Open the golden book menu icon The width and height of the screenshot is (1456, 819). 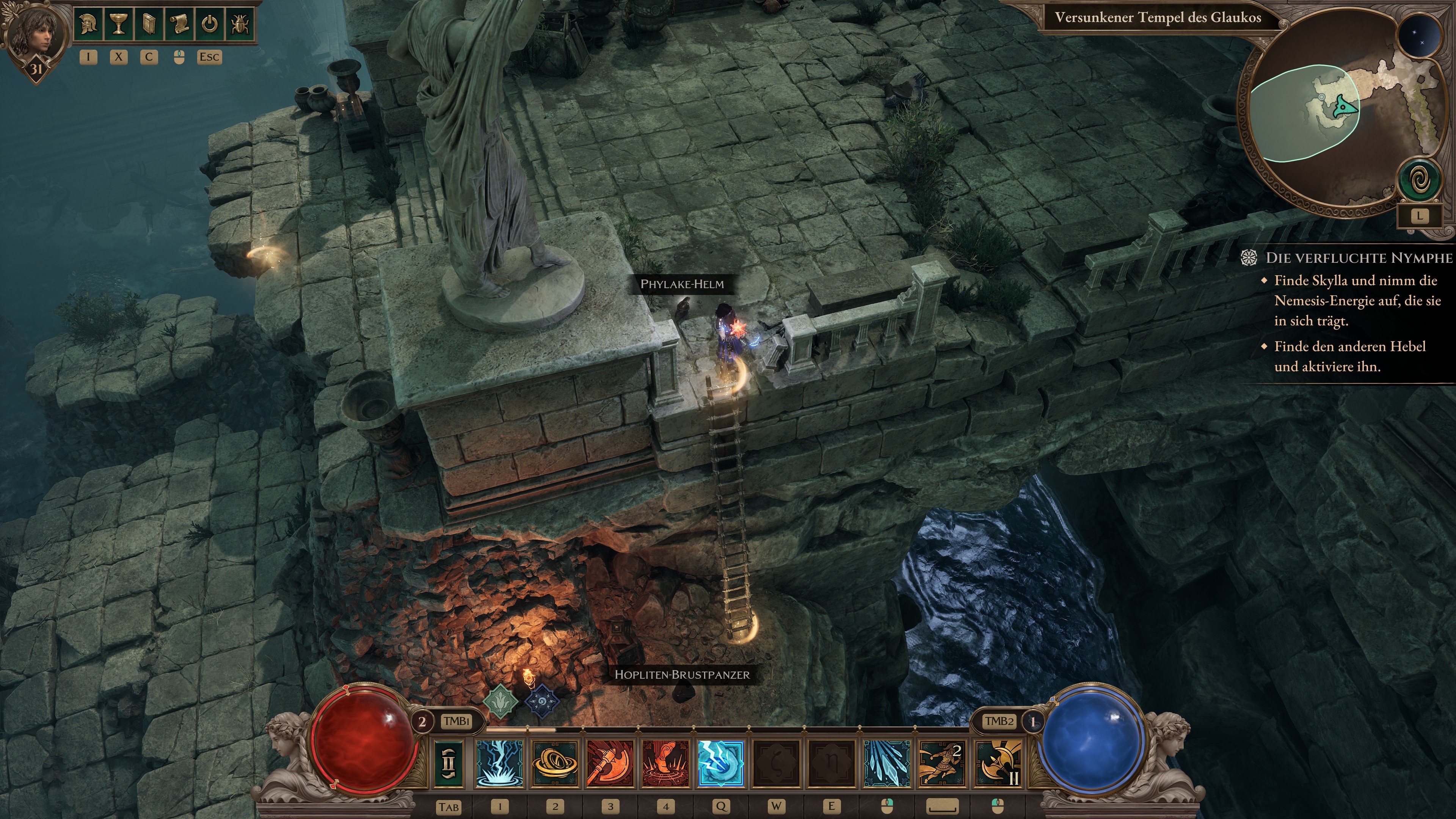(149, 24)
